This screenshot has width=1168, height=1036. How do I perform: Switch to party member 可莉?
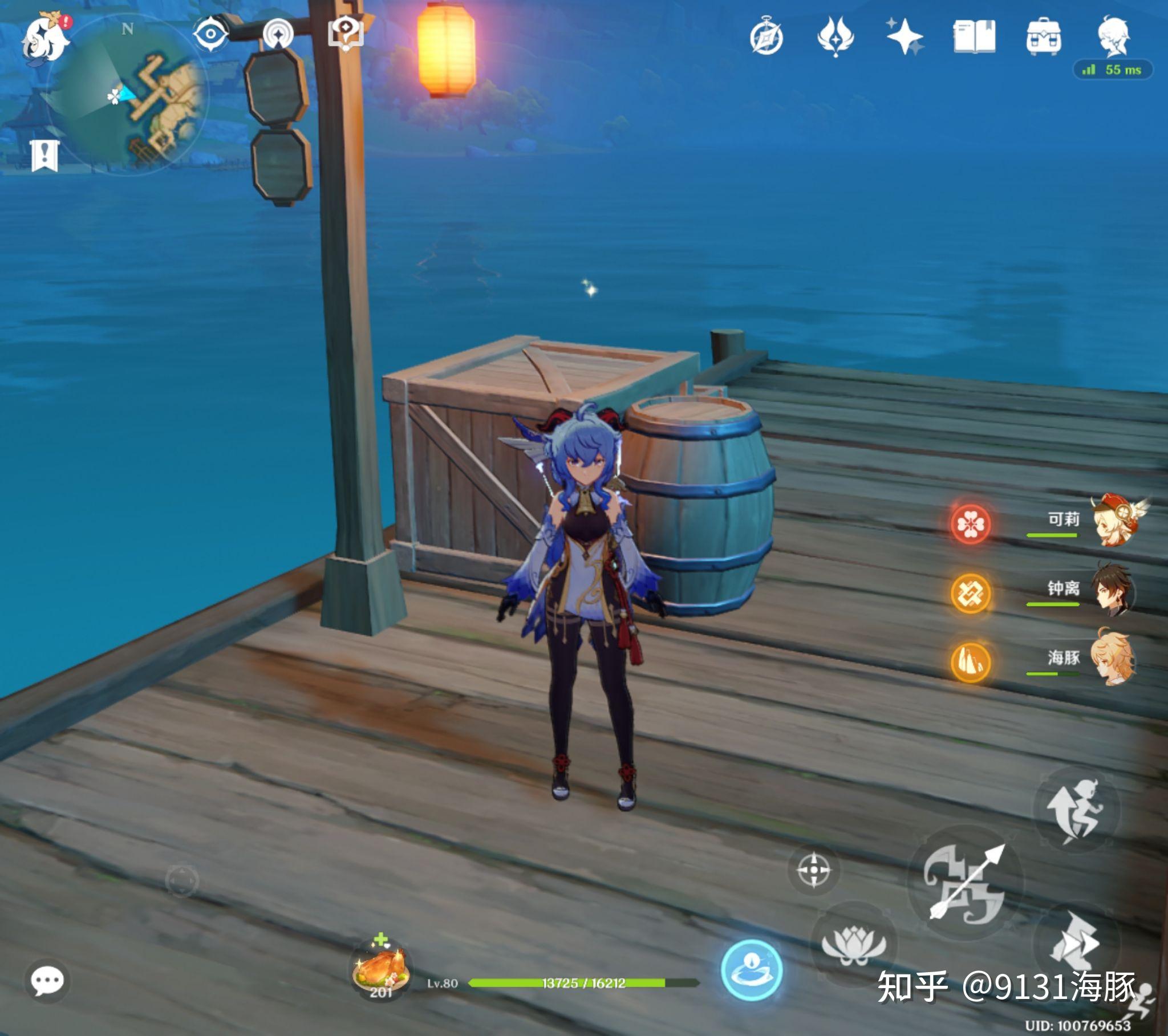(1112, 521)
